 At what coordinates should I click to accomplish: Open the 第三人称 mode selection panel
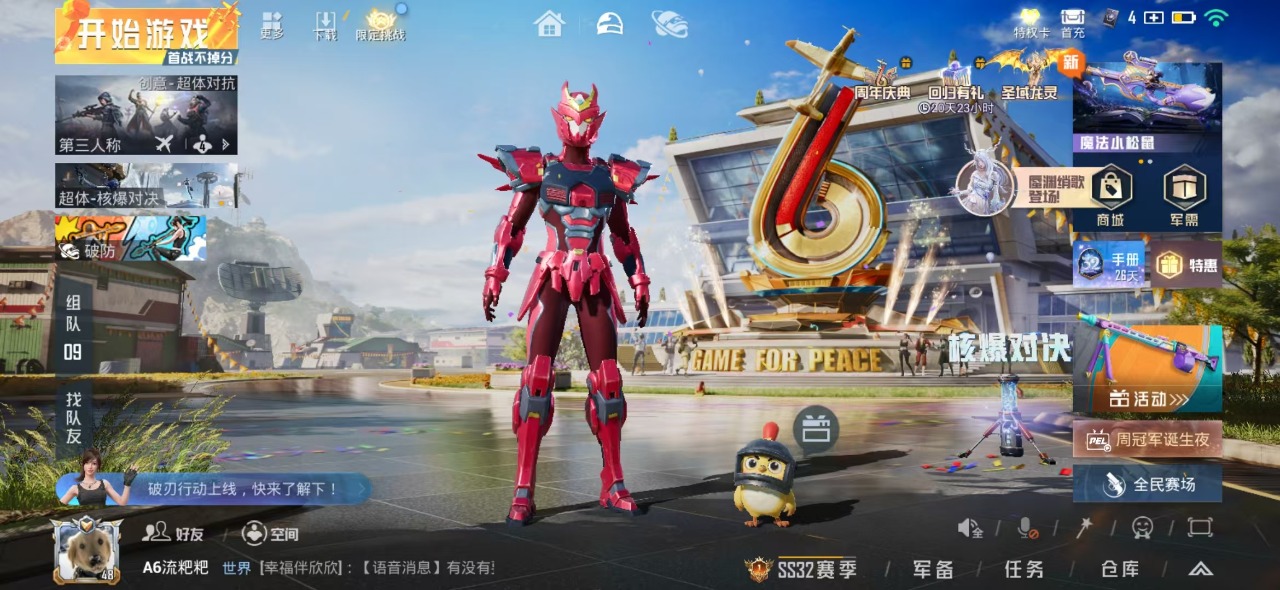point(146,115)
